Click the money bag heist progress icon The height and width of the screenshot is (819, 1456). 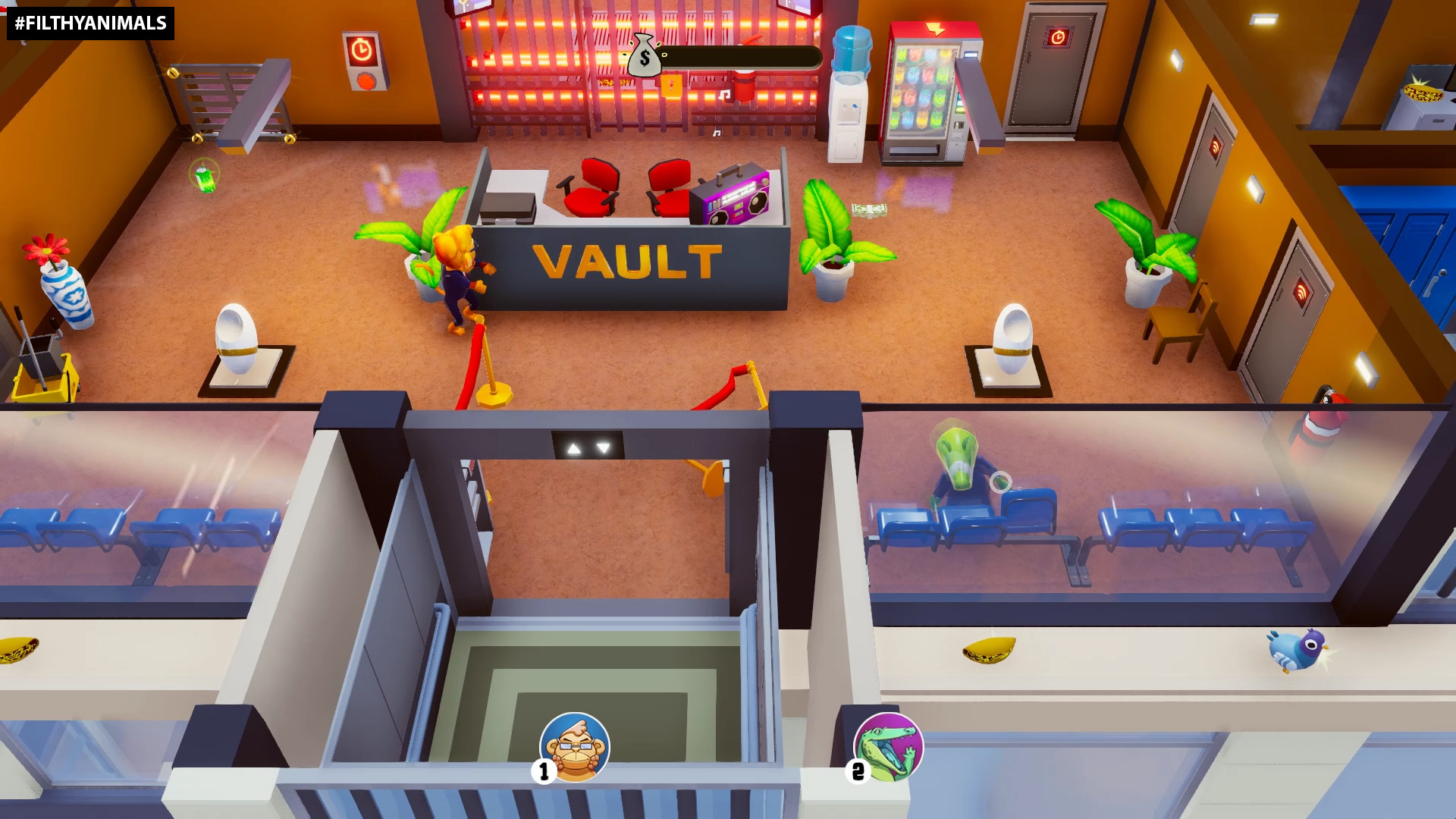(644, 56)
